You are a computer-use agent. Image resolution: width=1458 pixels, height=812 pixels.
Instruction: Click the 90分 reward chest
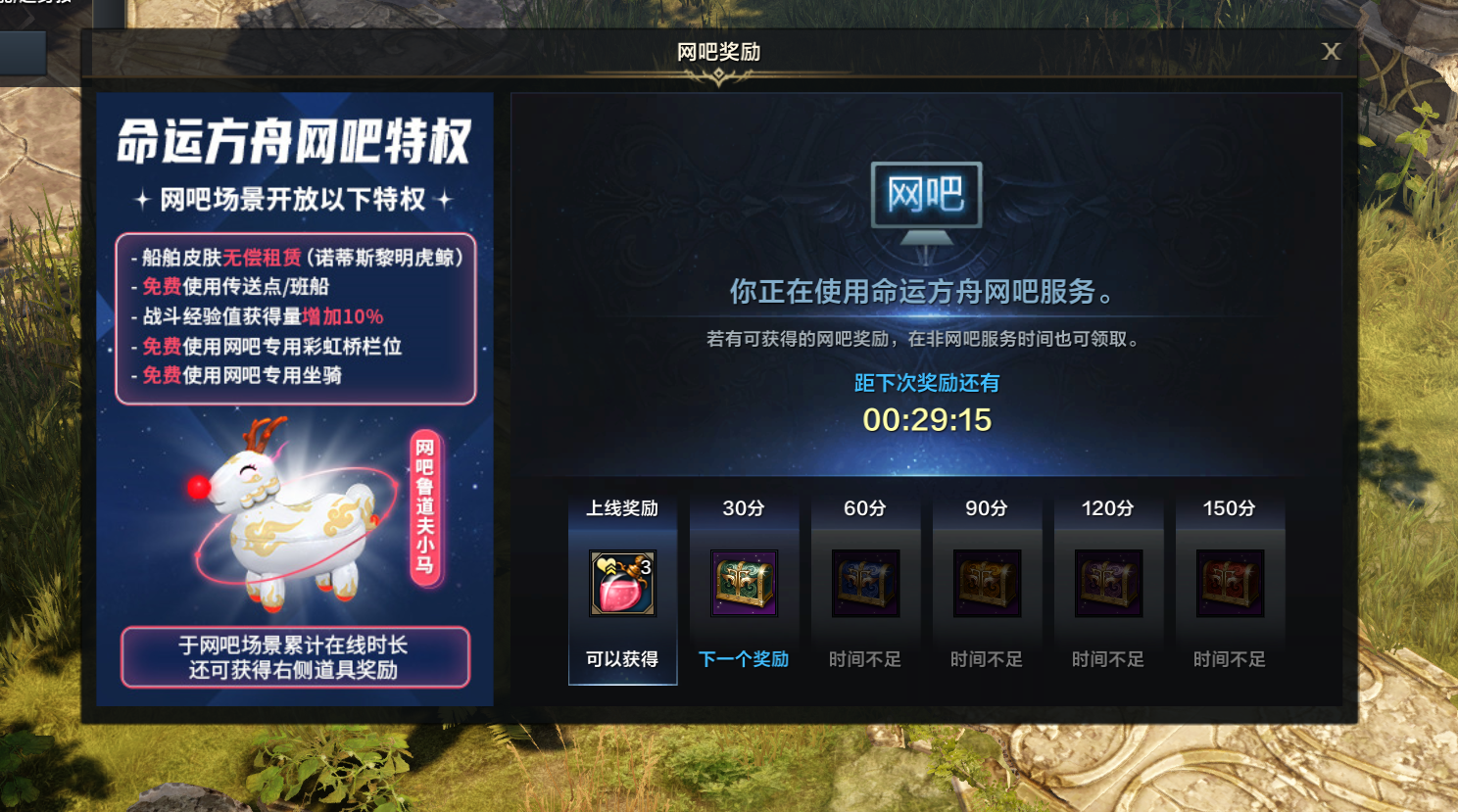pyautogui.click(x=987, y=582)
